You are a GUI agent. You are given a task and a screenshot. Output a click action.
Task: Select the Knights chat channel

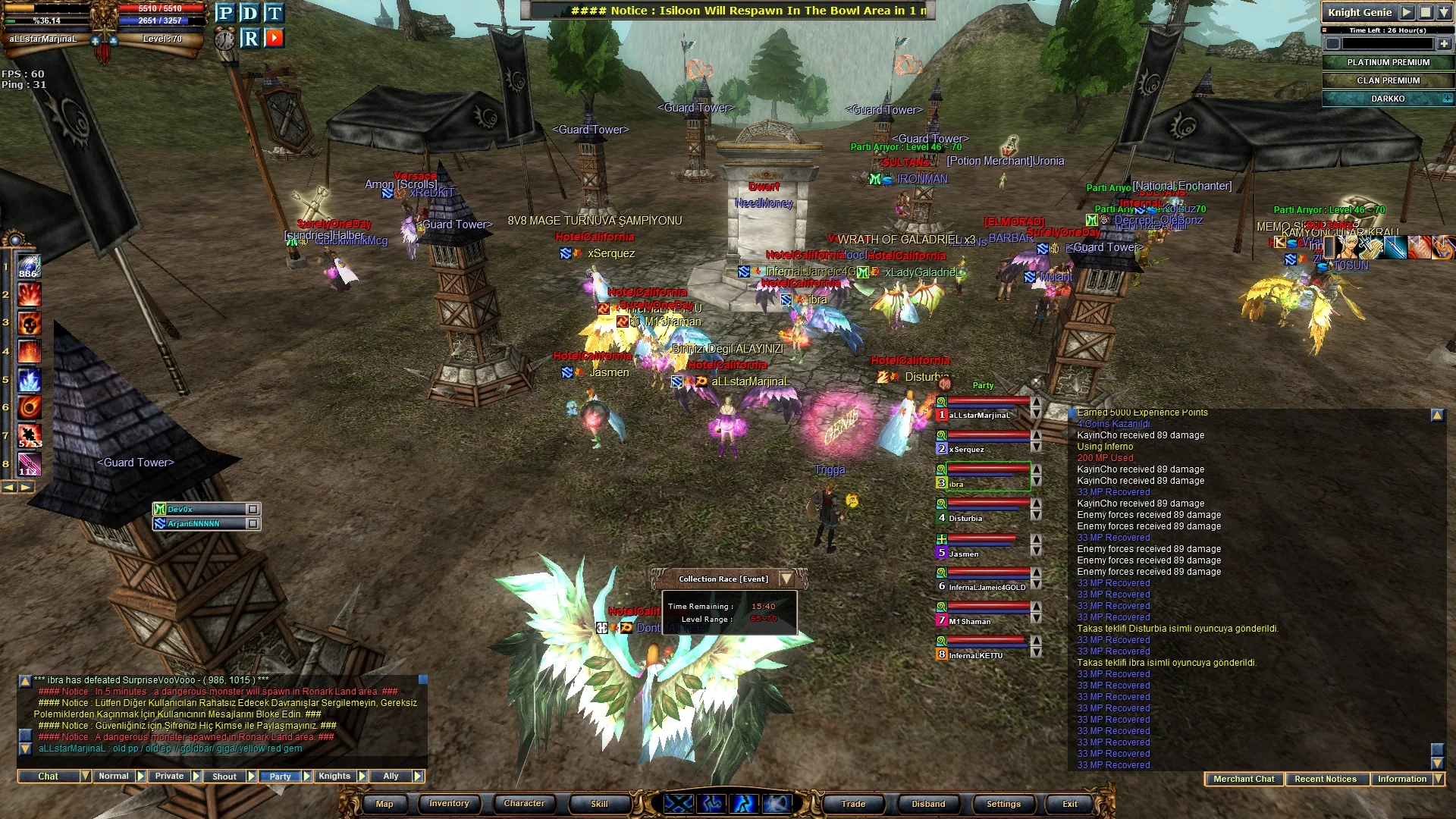334,777
